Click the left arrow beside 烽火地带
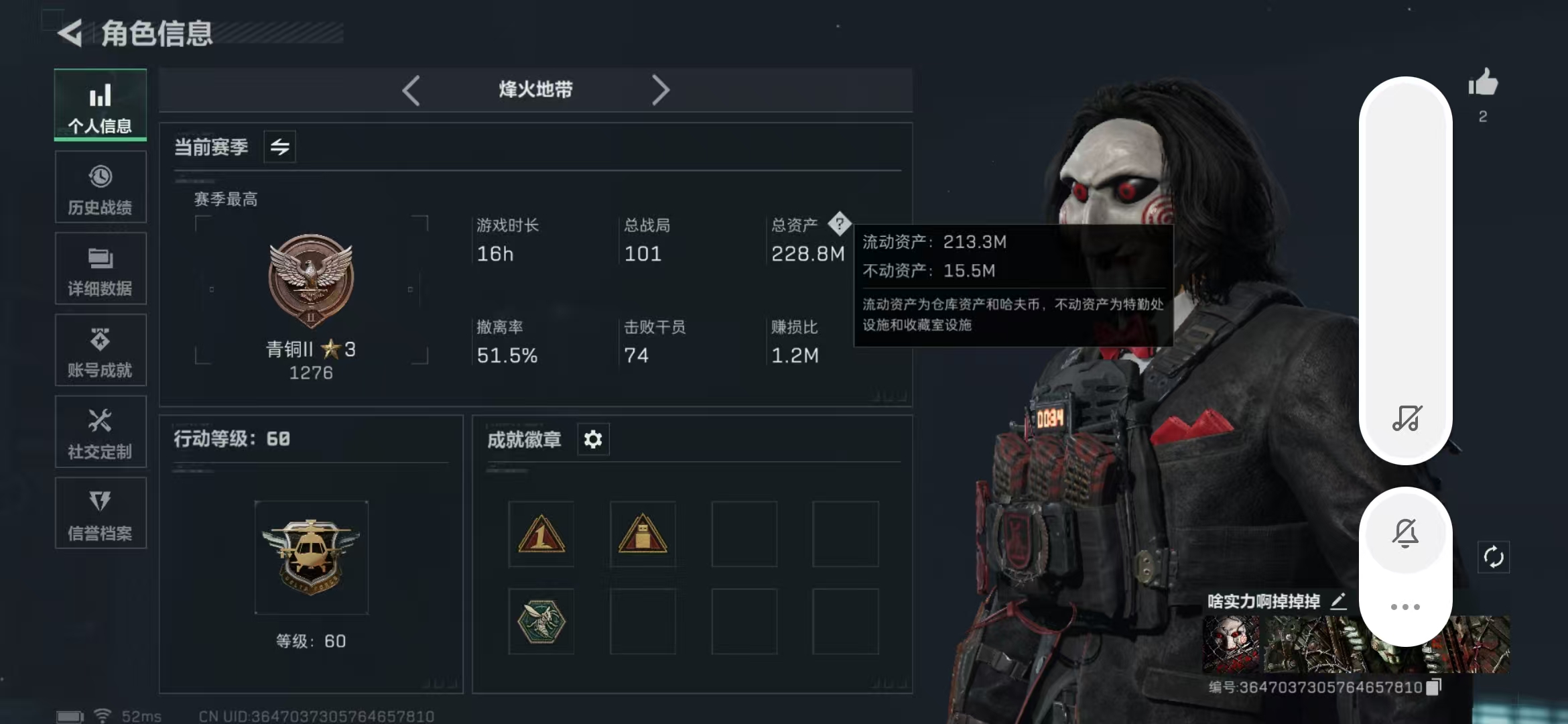The height and width of the screenshot is (724, 1568). 411,90
